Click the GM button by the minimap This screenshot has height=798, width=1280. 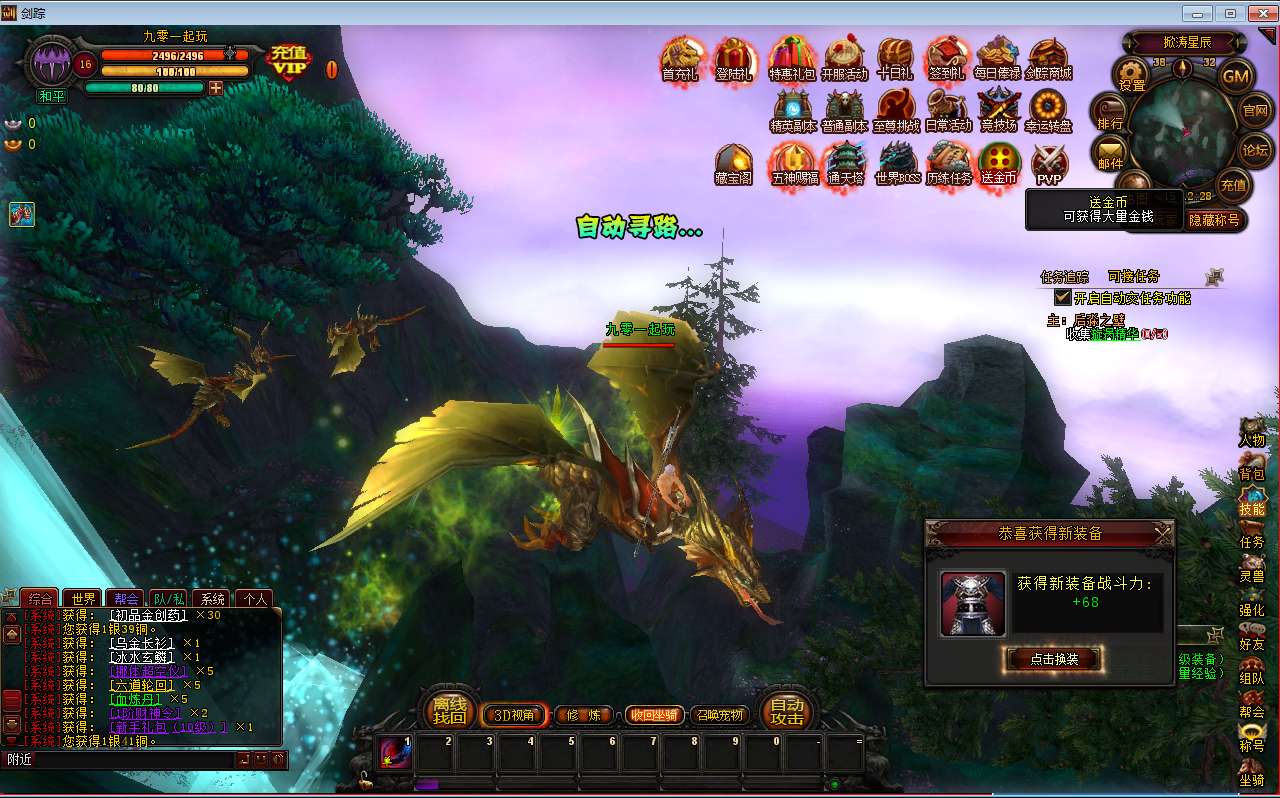[x=1237, y=76]
